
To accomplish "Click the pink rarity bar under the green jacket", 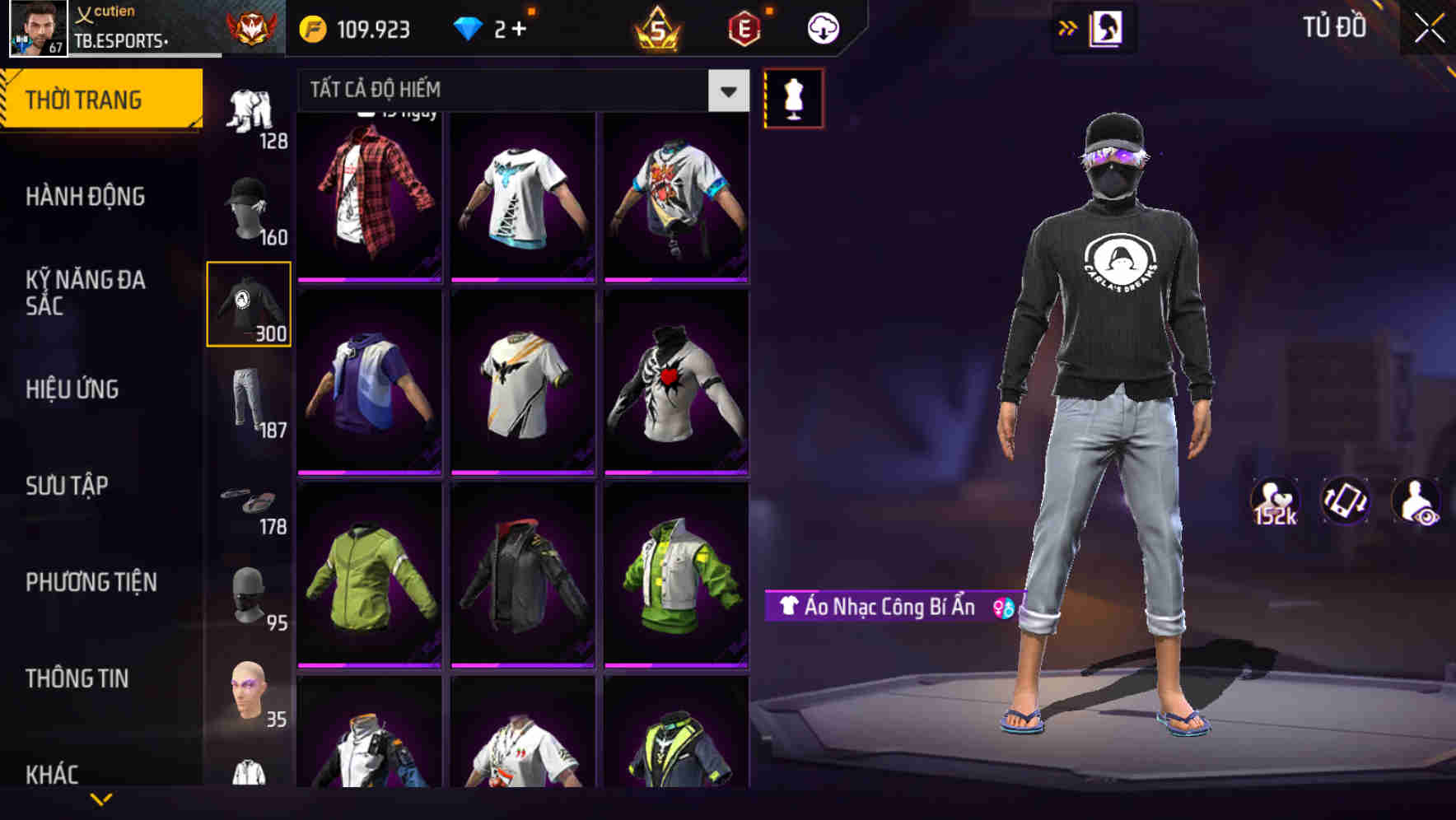I will (x=371, y=664).
